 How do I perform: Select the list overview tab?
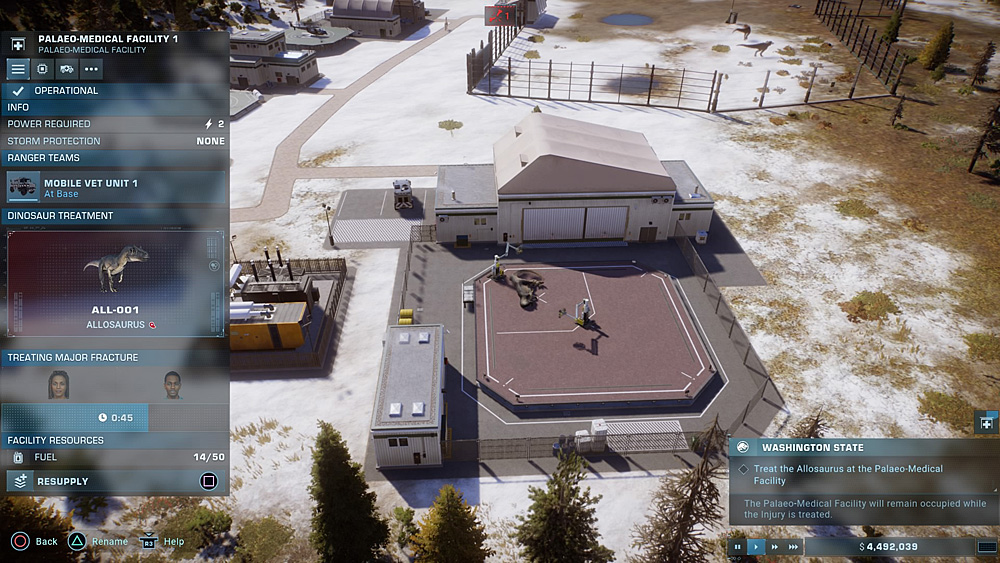(18, 69)
